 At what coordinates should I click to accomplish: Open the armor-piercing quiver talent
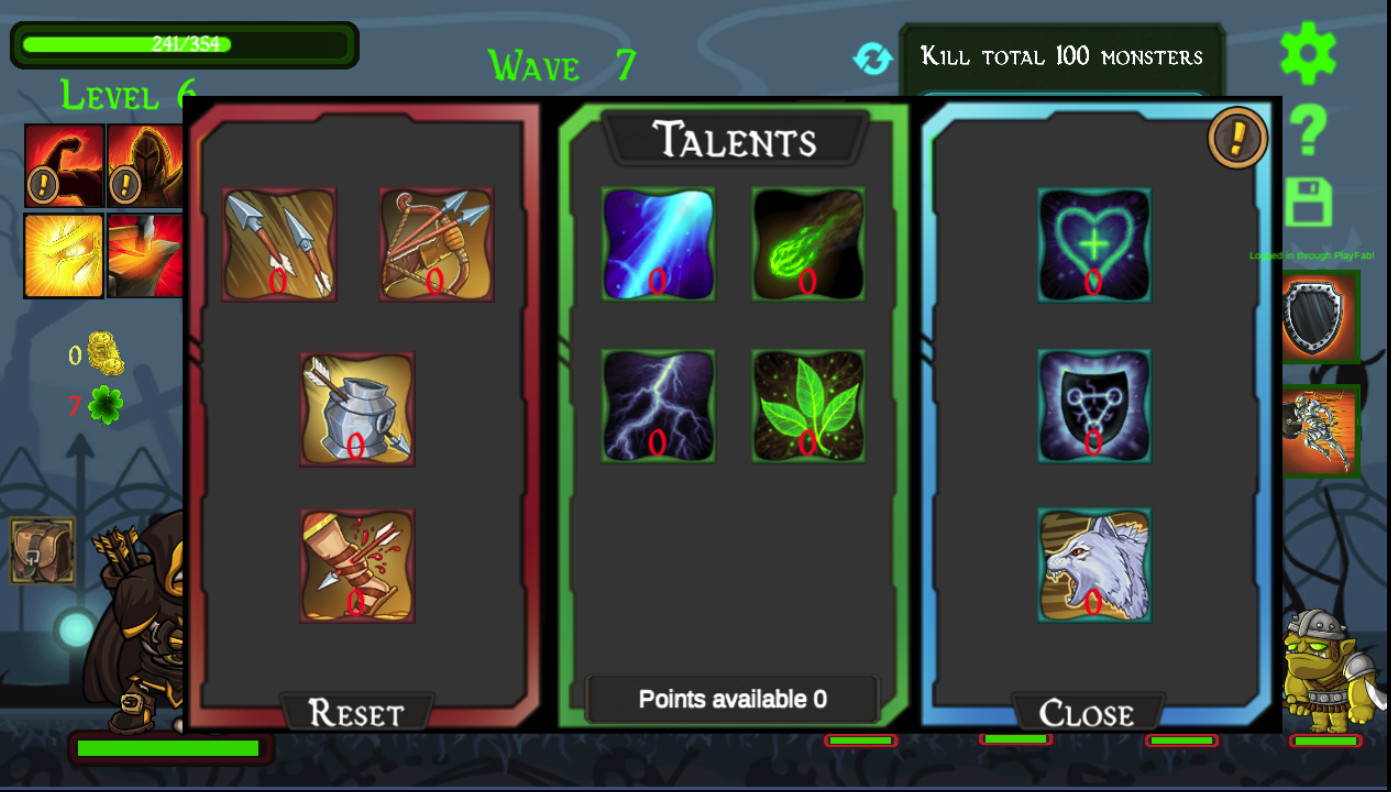[x=357, y=408]
